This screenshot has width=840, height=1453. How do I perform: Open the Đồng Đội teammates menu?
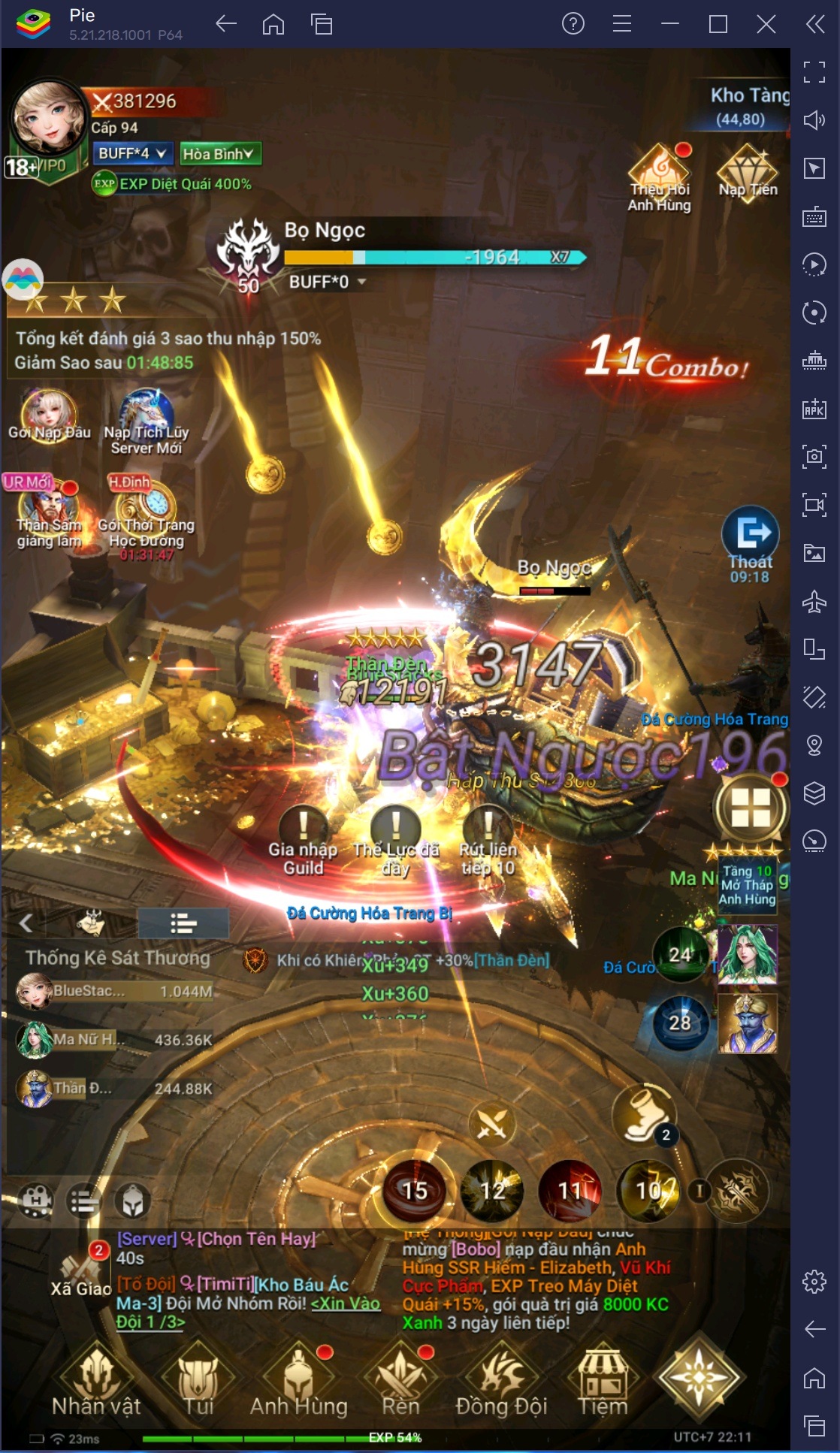tap(501, 1385)
